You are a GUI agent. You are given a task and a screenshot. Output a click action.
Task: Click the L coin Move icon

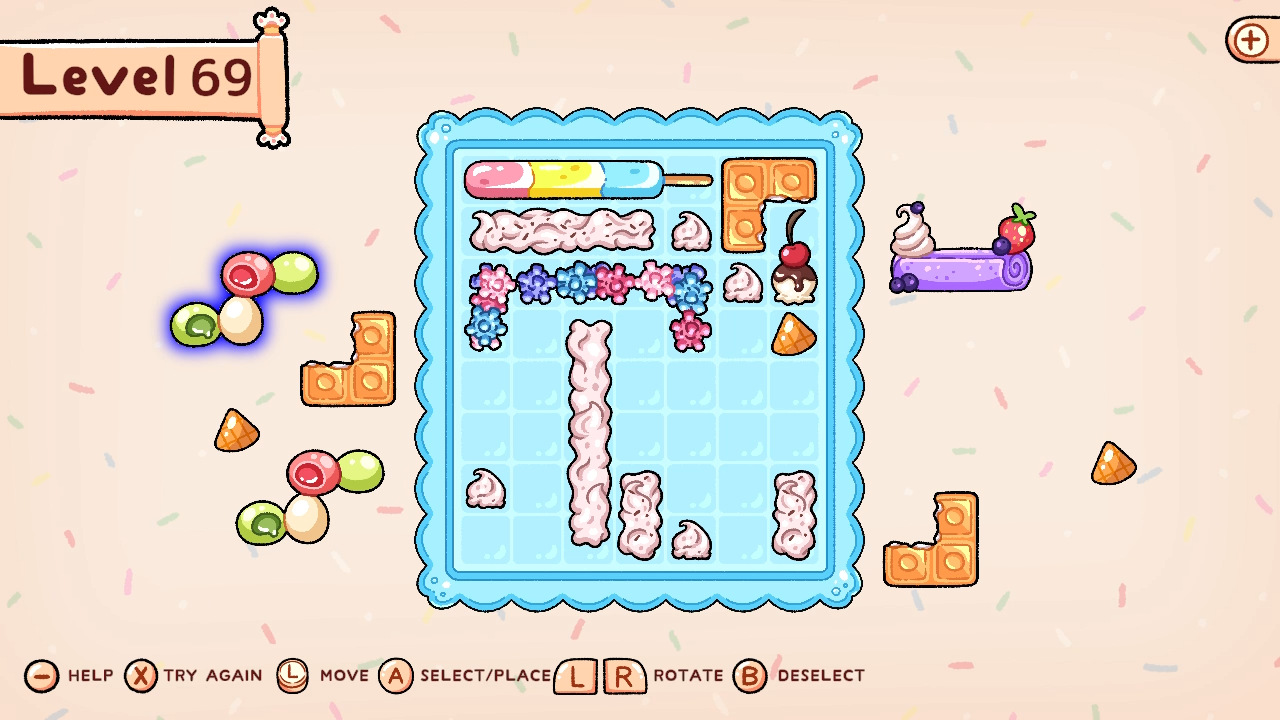pyautogui.click(x=295, y=676)
